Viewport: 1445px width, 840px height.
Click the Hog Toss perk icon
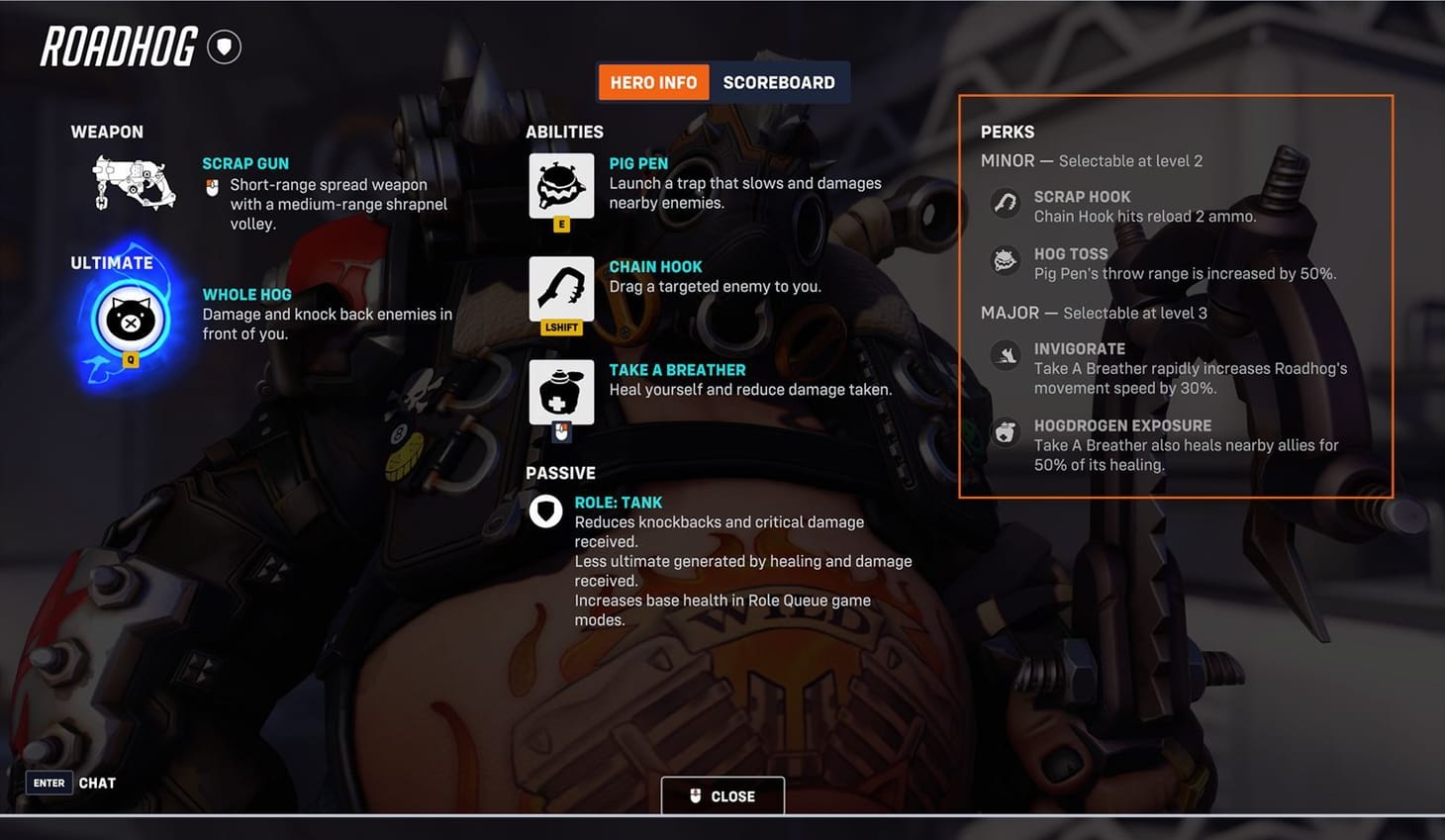1006,260
